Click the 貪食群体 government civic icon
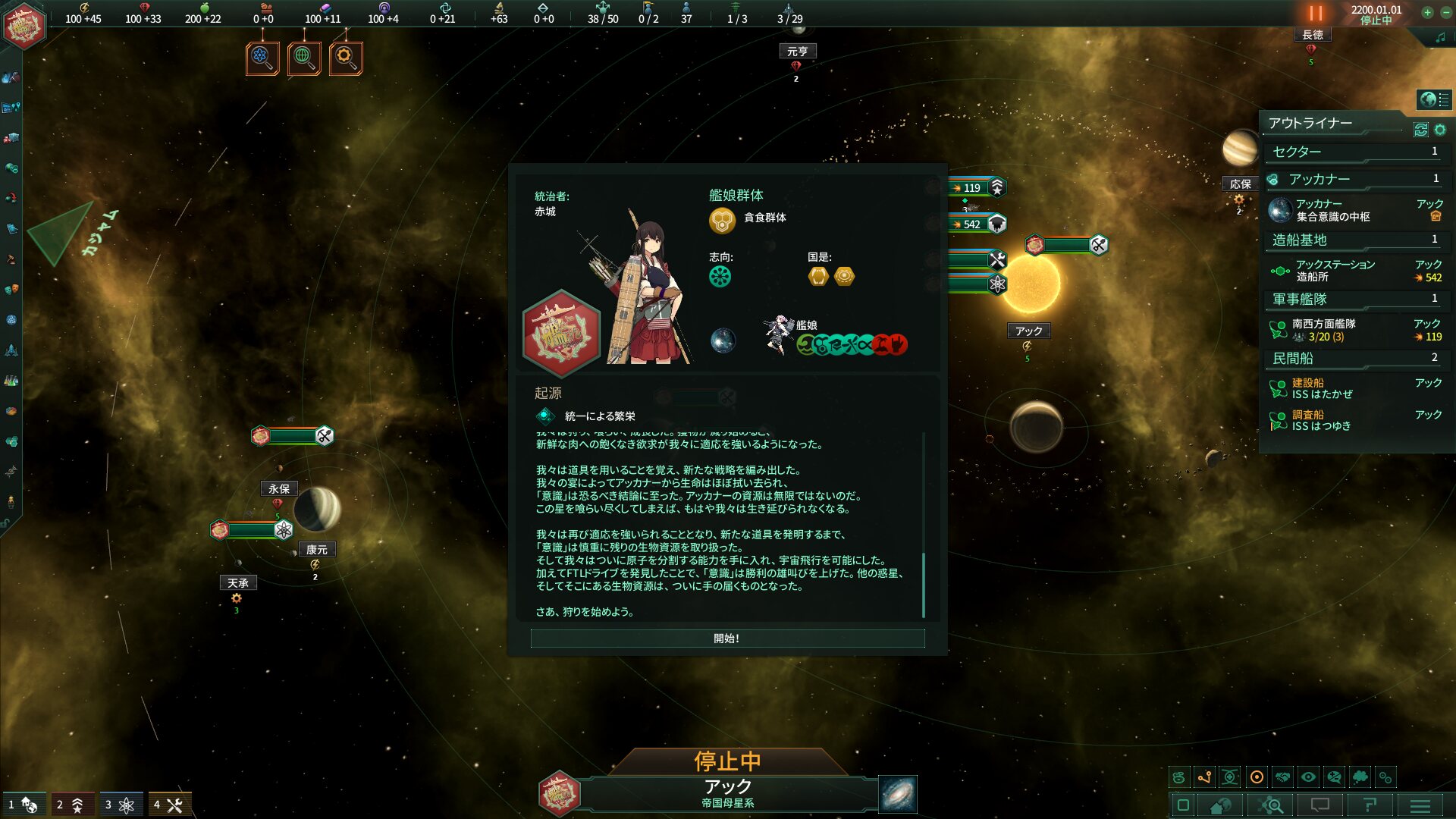The image size is (1456, 819). point(723,220)
